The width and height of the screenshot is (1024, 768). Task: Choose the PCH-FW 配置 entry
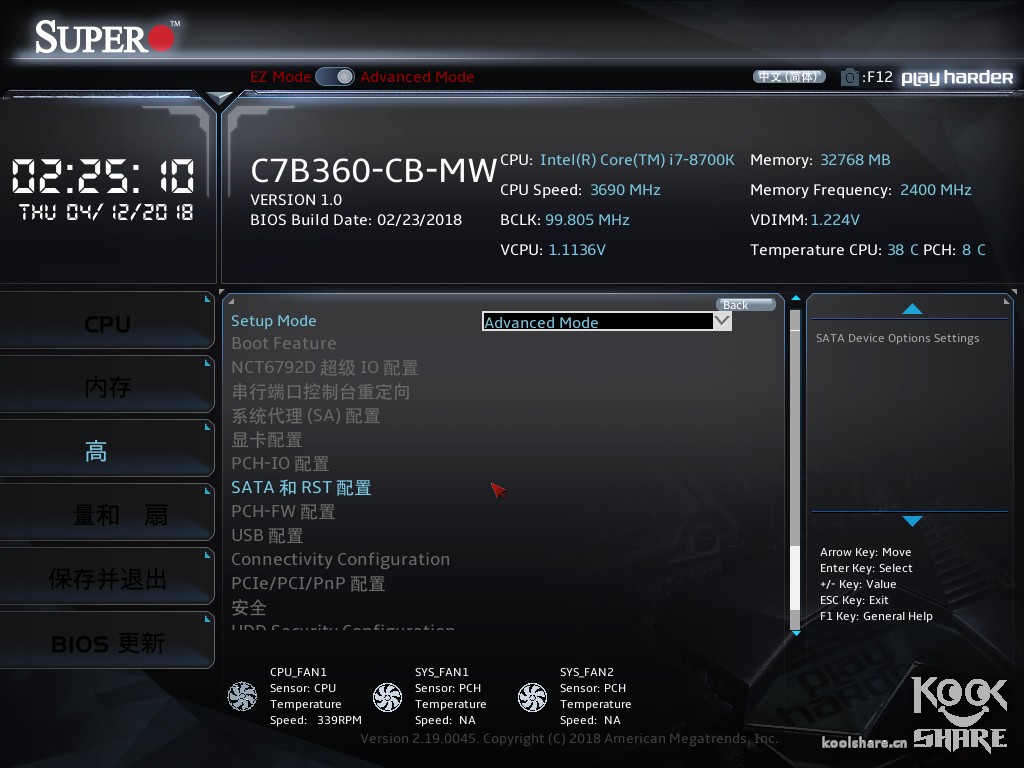tap(283, 511)
